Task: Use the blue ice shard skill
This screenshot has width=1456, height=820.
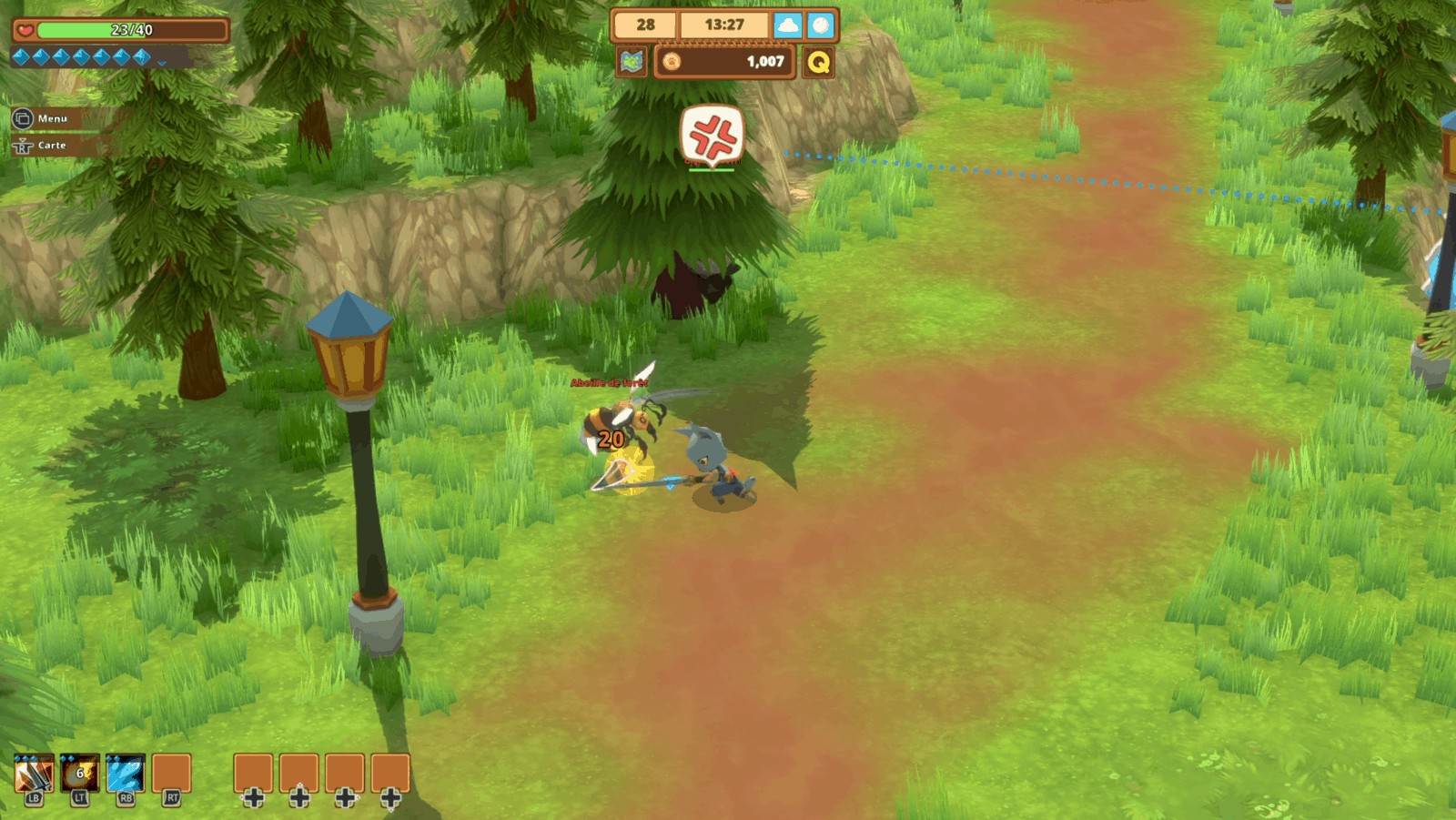Action: [126, 775]
